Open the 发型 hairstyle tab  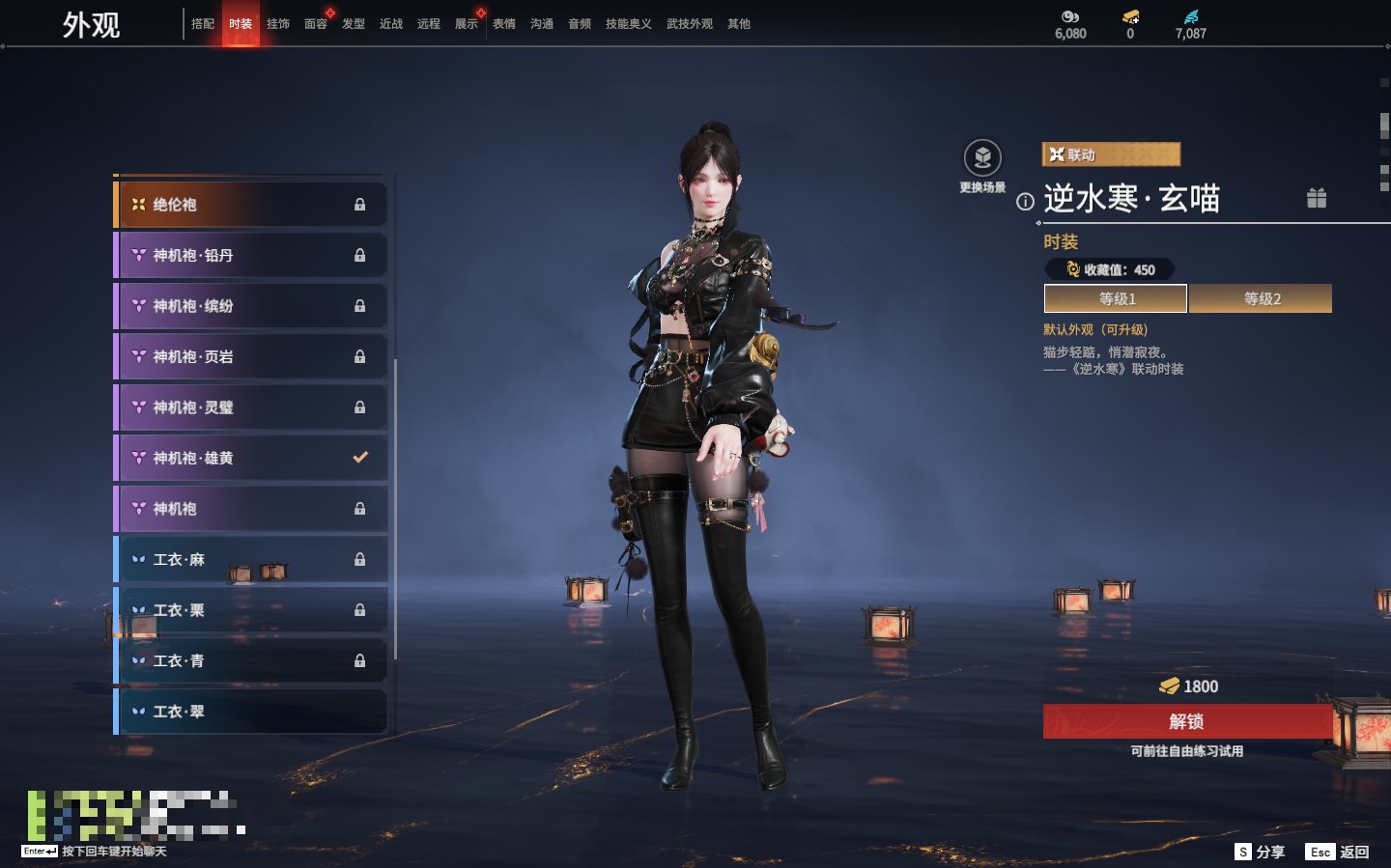[354, 24]
